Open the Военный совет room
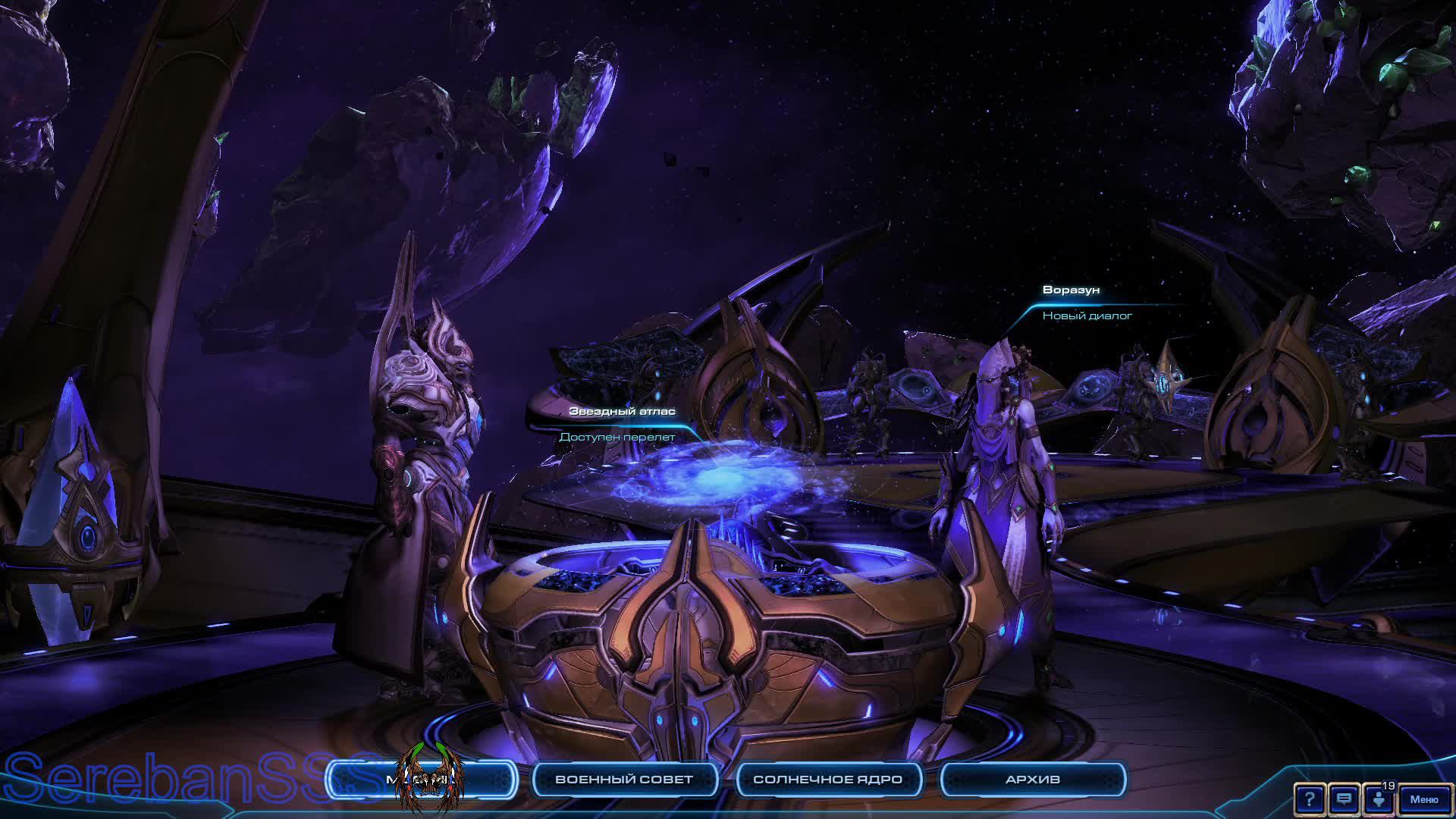This screenshot has height=819, width=1456. pos(624,780)
